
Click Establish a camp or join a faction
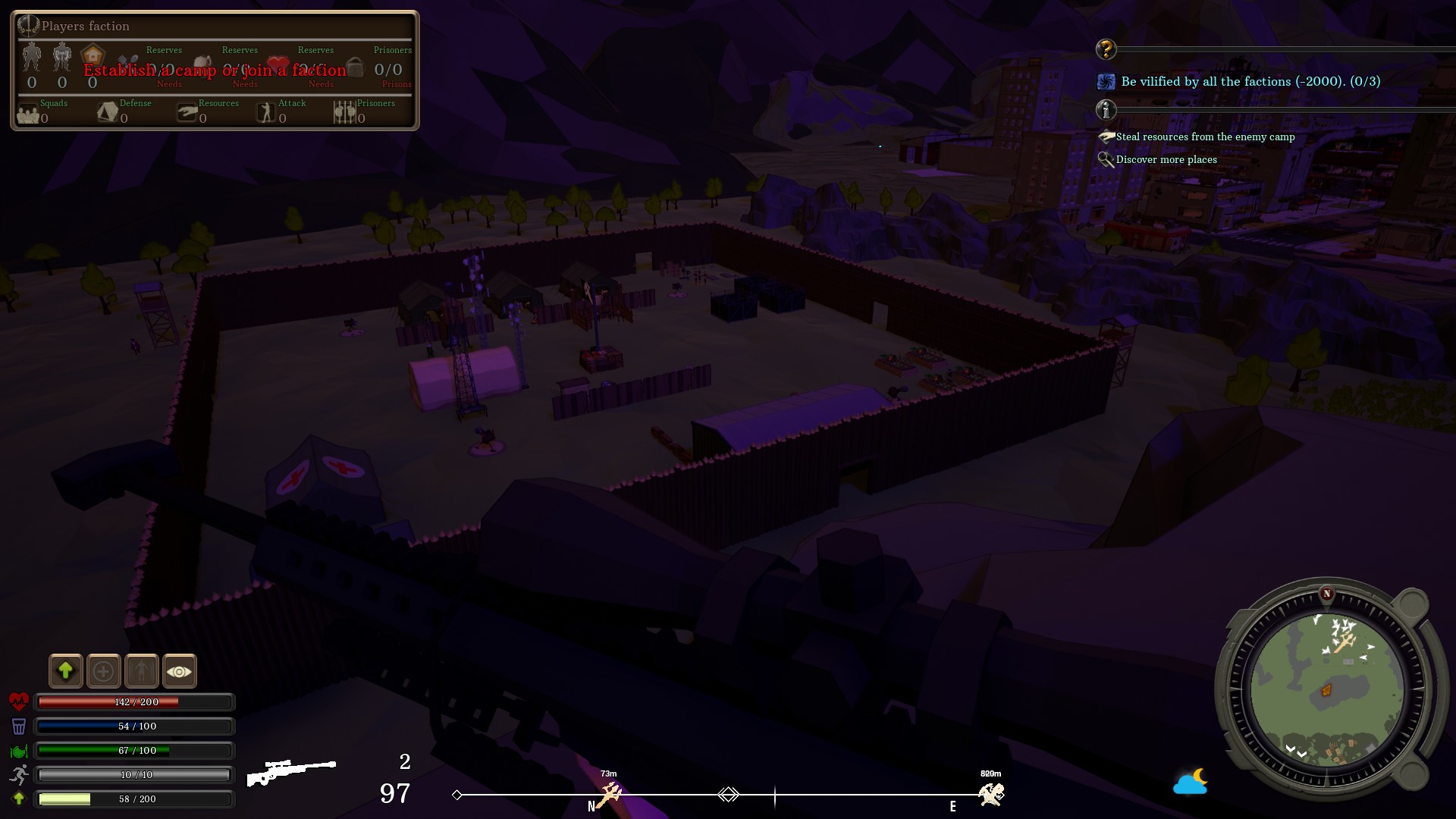click(x=216, y=70)
